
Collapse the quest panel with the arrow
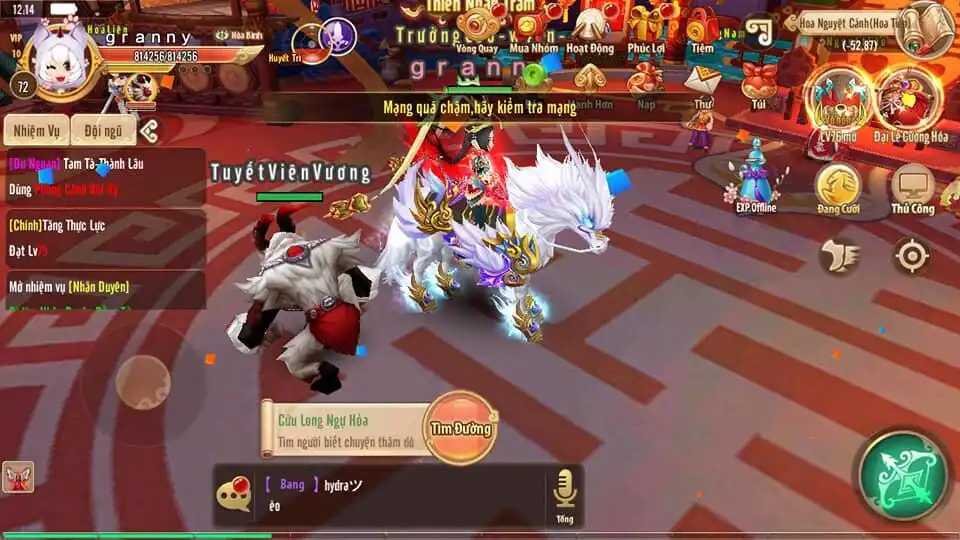pos(149,131)
